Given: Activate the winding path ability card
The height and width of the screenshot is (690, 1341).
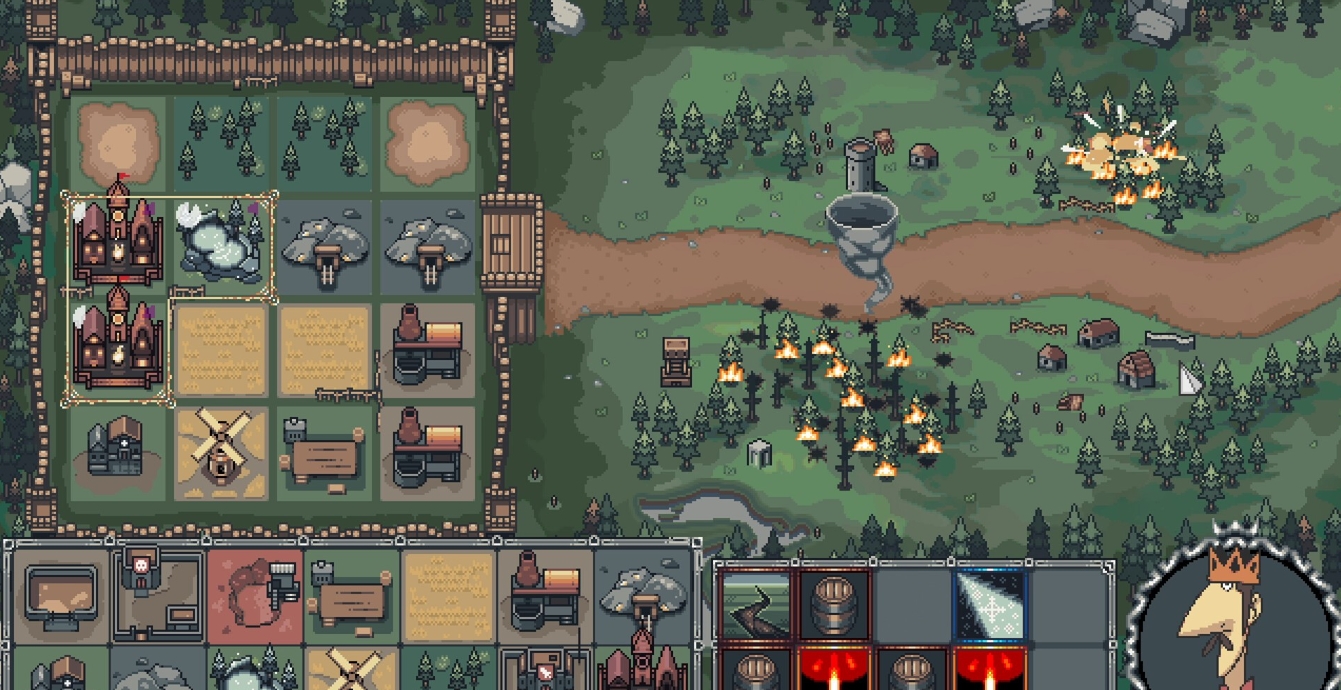Looking at the screenshot, I should click(x=755, y=604).
